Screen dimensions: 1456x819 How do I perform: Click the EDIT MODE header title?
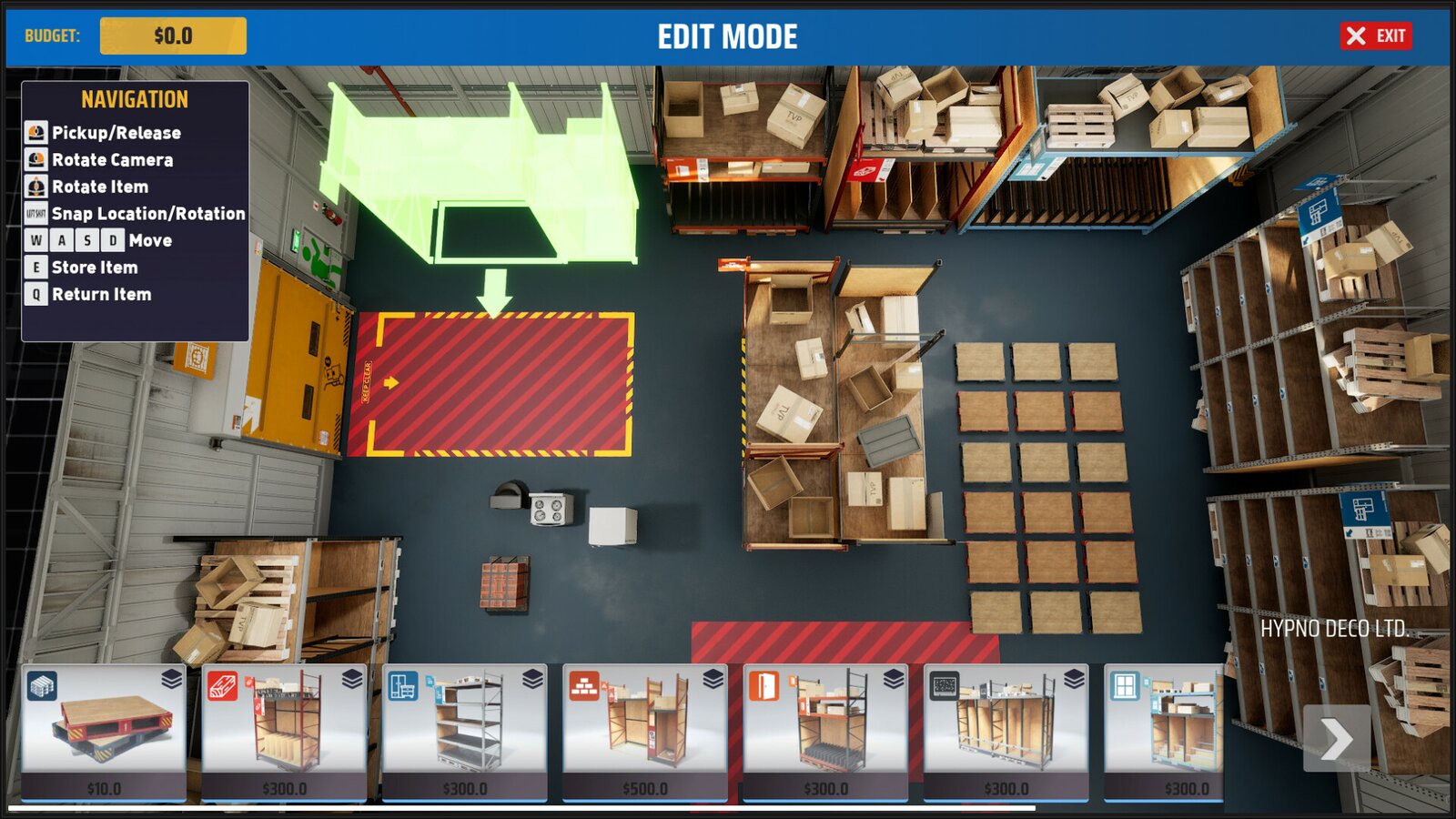click(728, 36)
